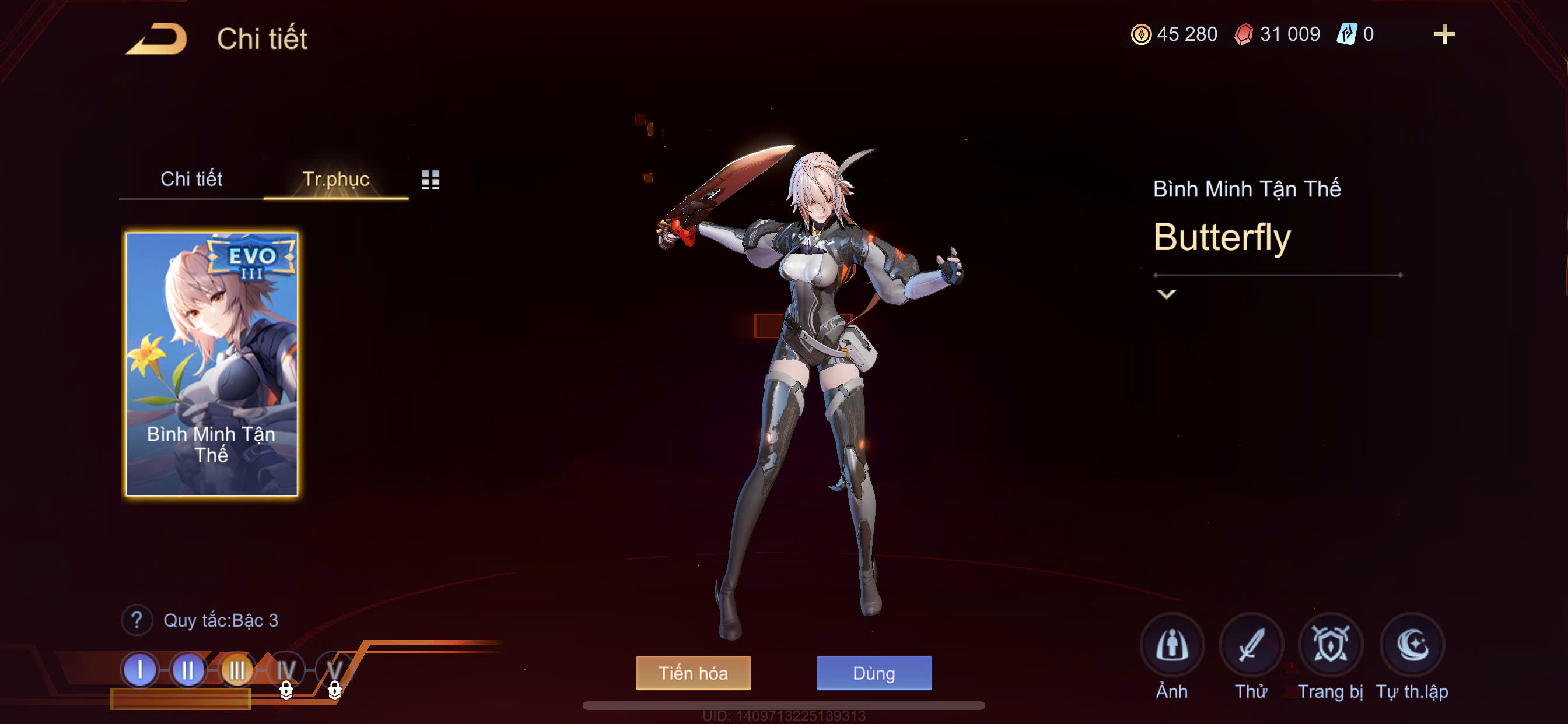Click the Dùng use button
1568x724 pixels.
(873, 673)
